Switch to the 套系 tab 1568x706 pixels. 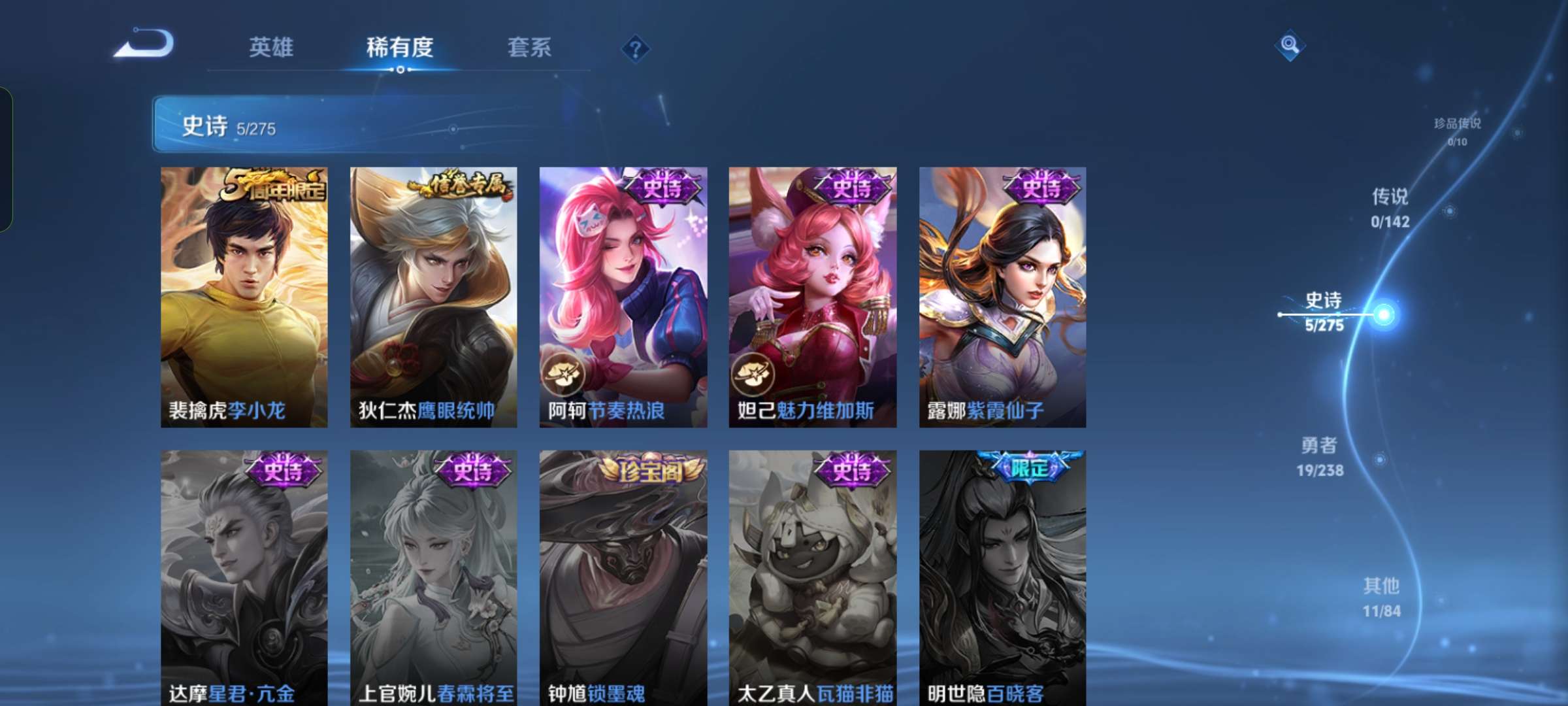[x=529, y=47]
